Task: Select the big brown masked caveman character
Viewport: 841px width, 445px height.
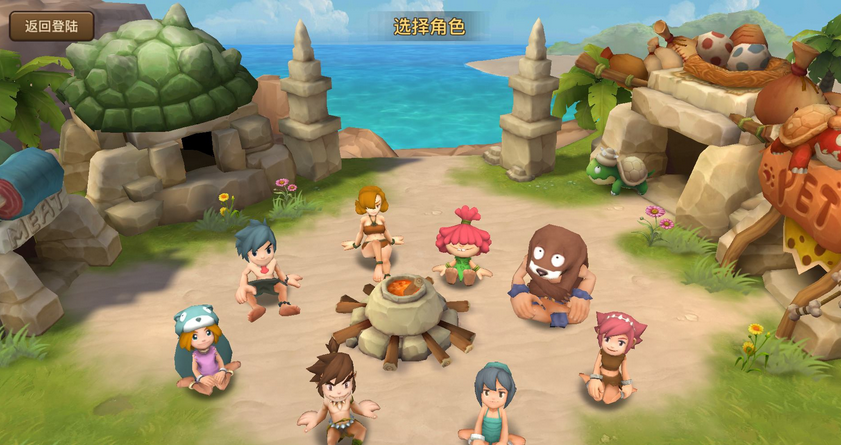Action: [552, 273]
